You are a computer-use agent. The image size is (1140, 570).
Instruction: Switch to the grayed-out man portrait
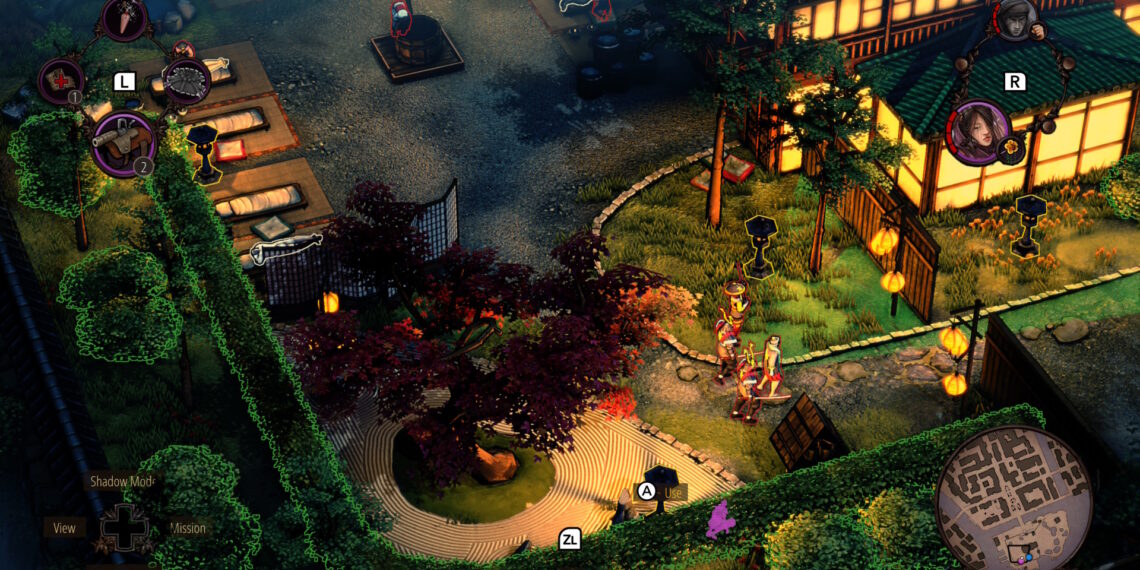click(x=1017, y=20)
